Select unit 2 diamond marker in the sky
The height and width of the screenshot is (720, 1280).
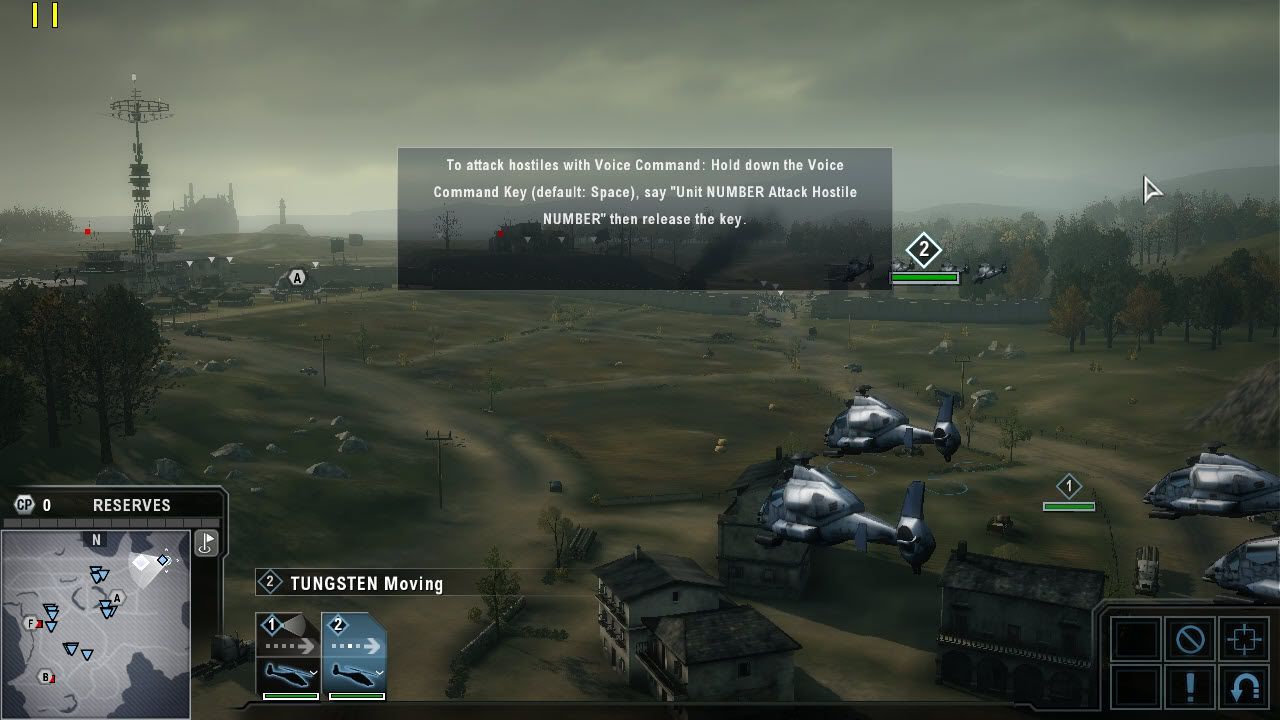924,250
